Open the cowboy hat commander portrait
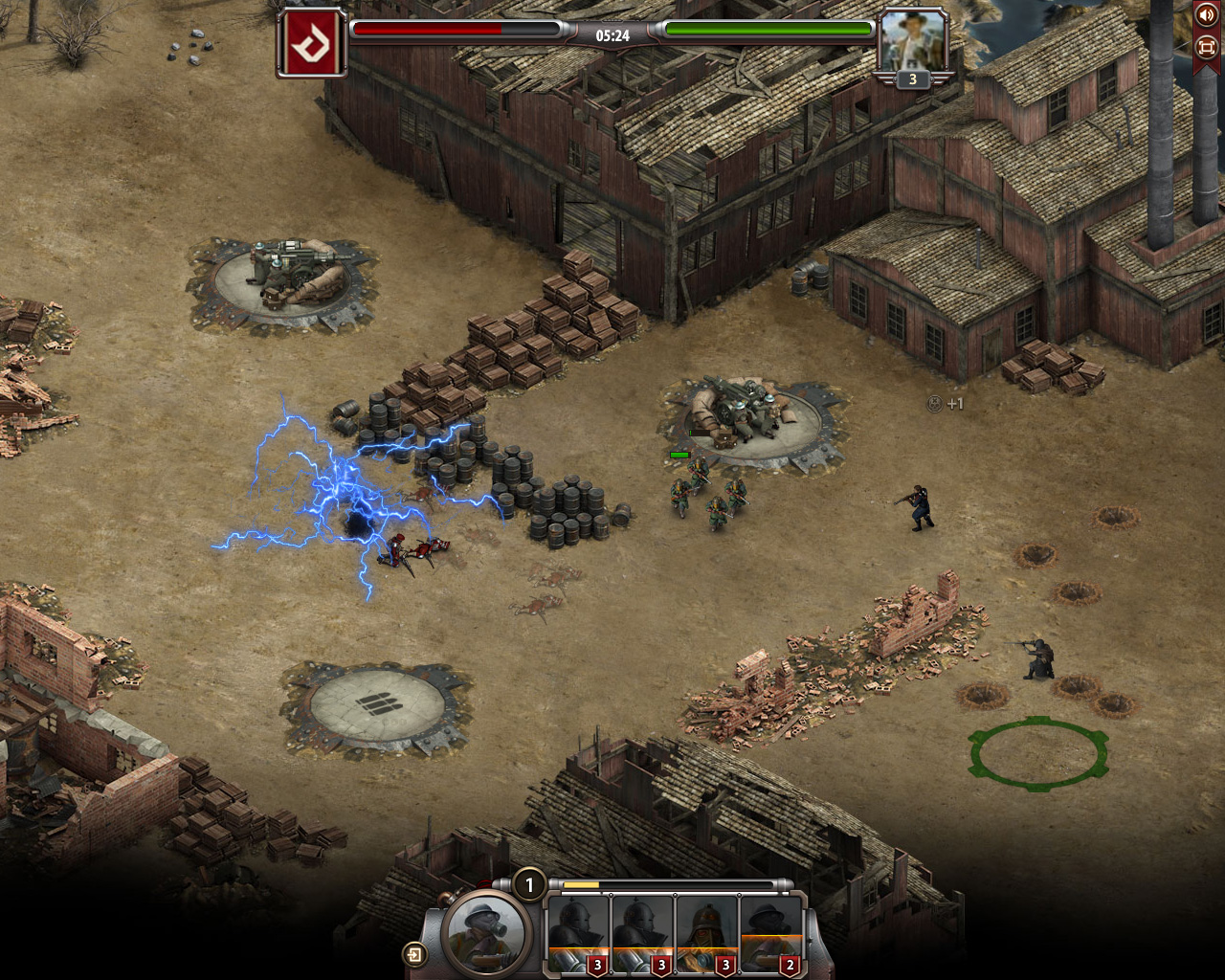Viewport: 1225px width, 980px height. (x=912, y=42)
